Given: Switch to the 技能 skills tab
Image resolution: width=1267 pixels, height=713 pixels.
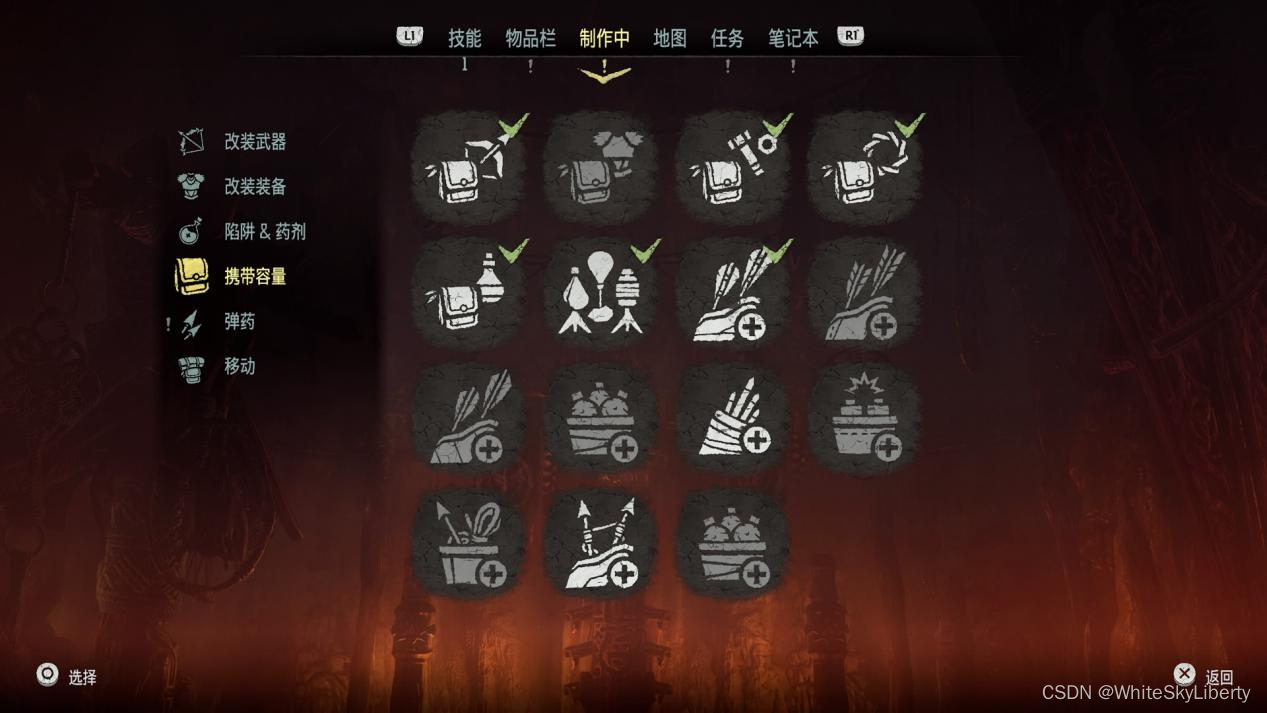Looking at the screenshot, I should tap(464, 38).
